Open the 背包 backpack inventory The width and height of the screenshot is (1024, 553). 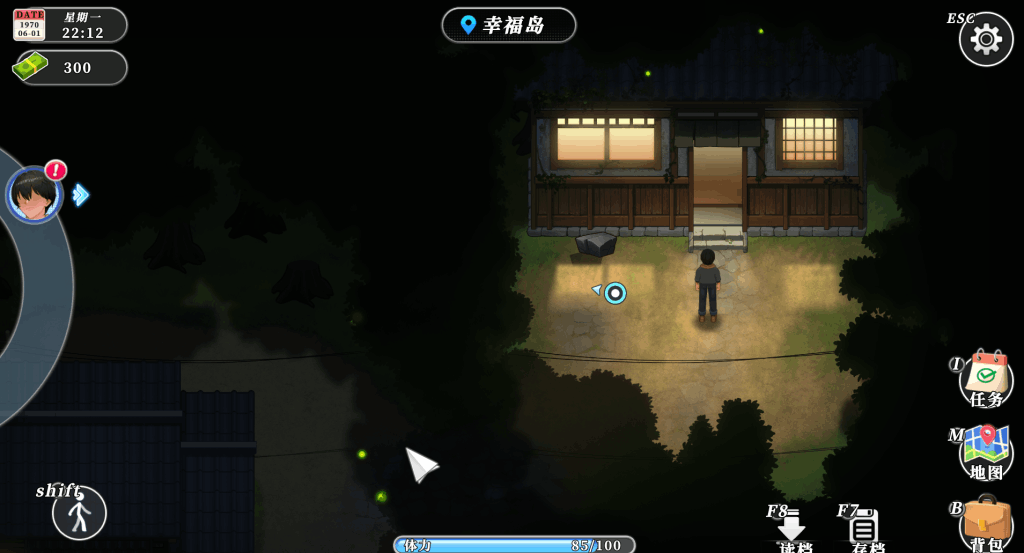coord(986,524)
